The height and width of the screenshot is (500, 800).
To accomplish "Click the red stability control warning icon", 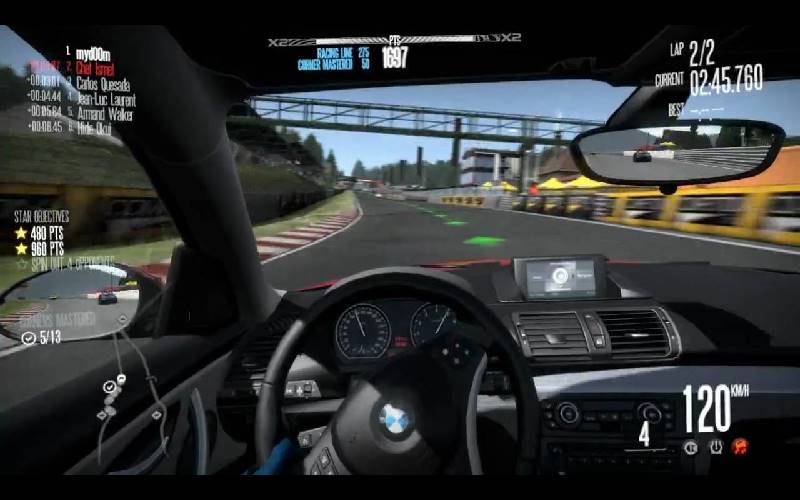I will coord(740,446).
